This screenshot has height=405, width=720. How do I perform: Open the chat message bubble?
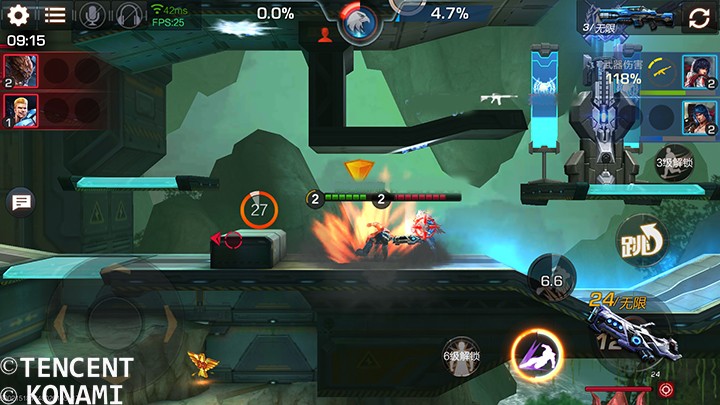[20, 202]
